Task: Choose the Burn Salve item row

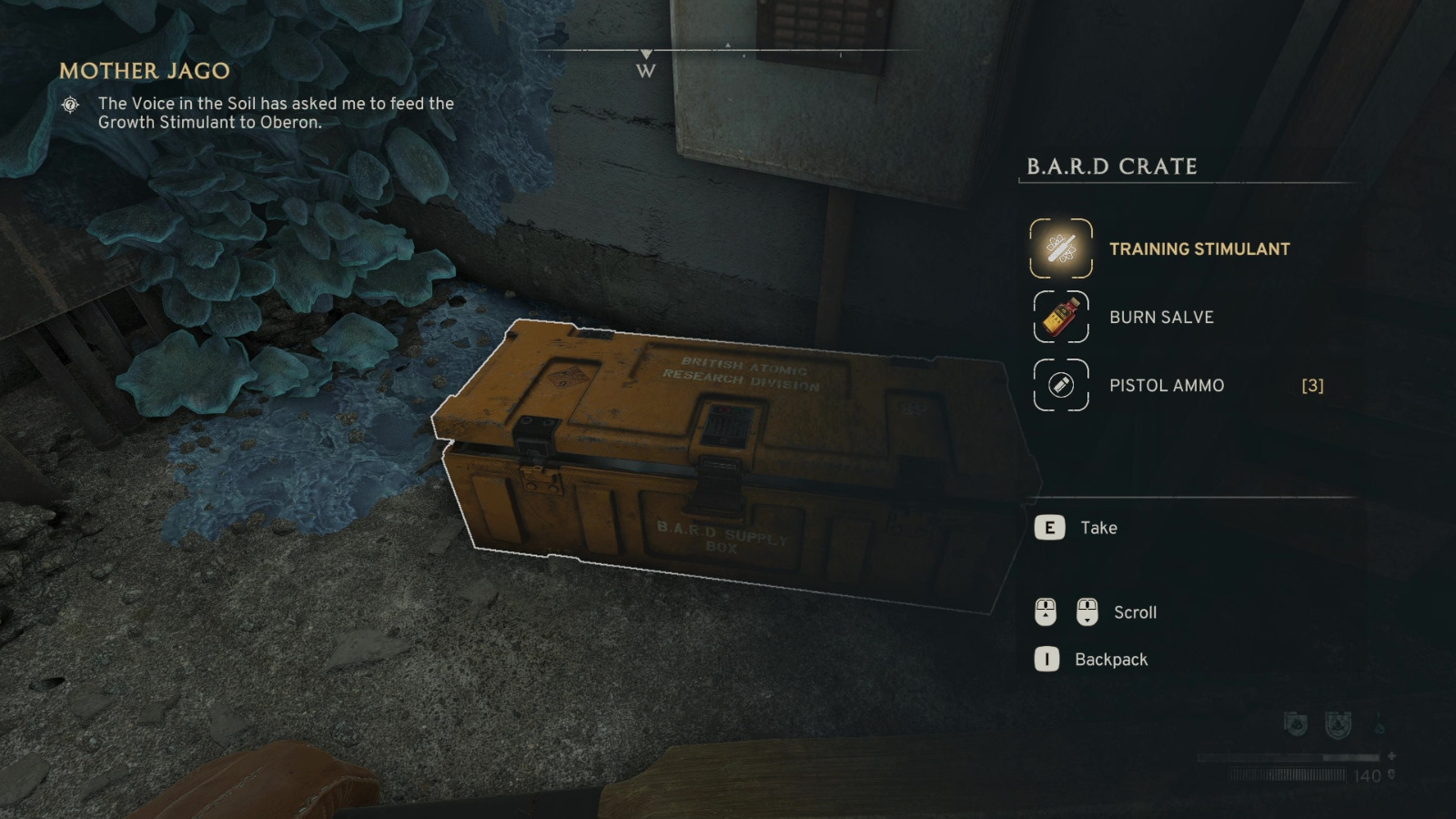Action: click(x=1161, y=318)
